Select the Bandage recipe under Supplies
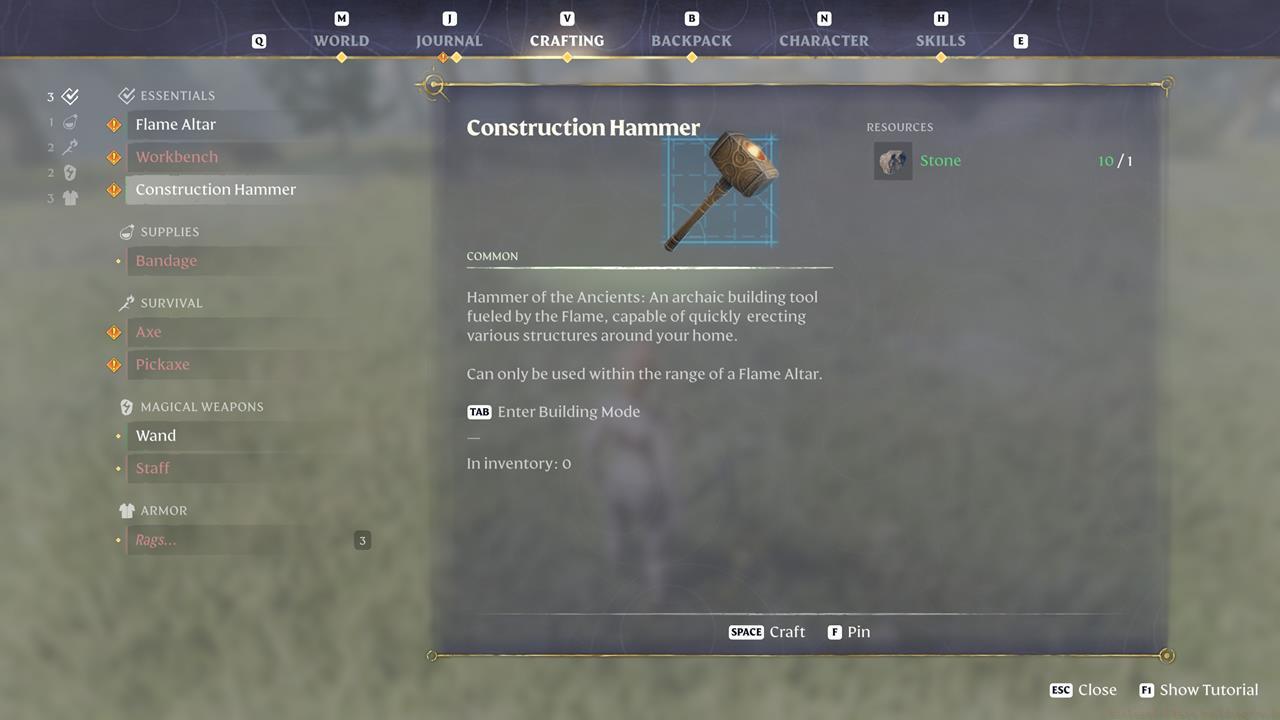 tap(166, 260)
